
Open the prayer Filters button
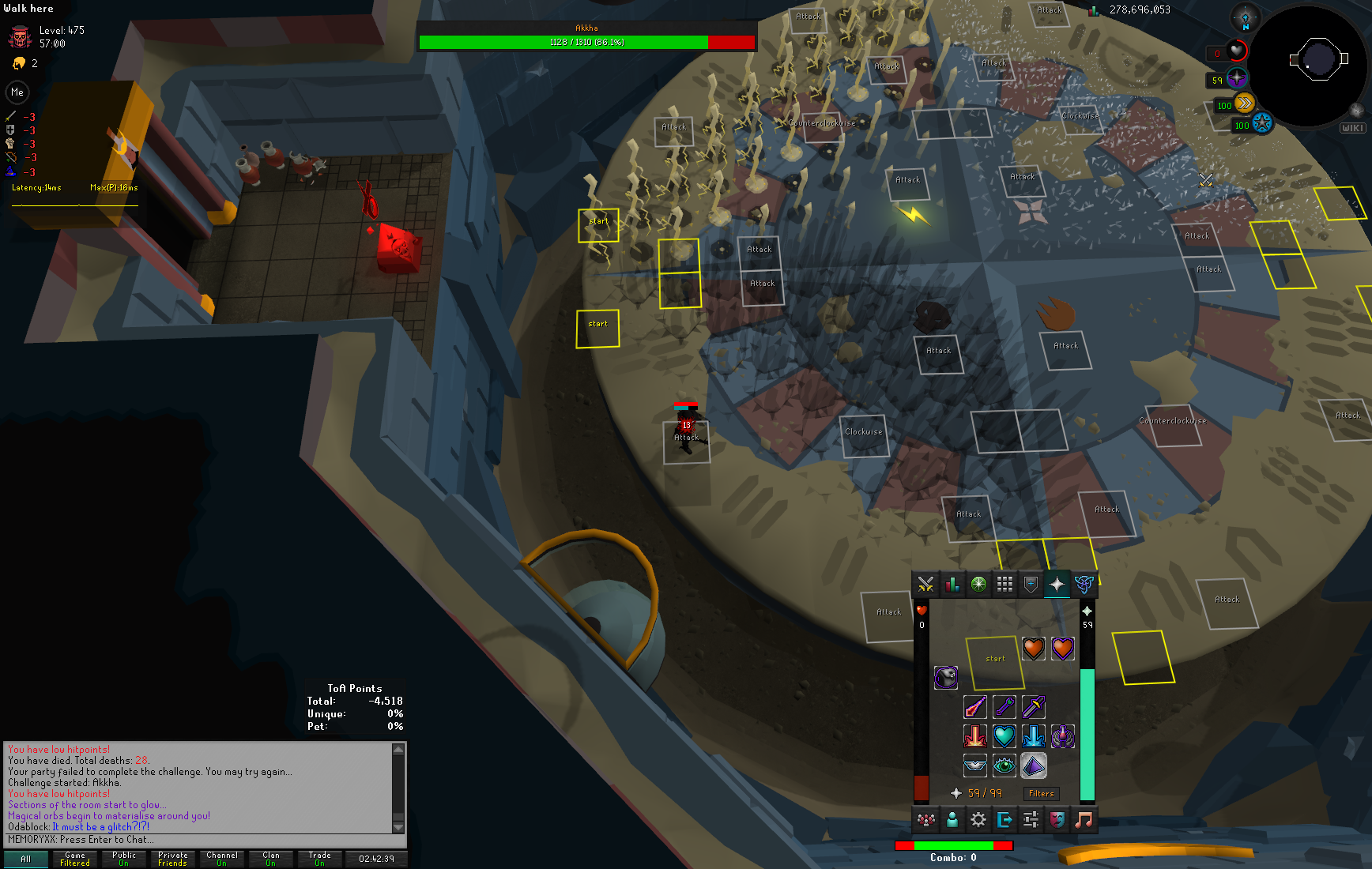[1041, 793]
